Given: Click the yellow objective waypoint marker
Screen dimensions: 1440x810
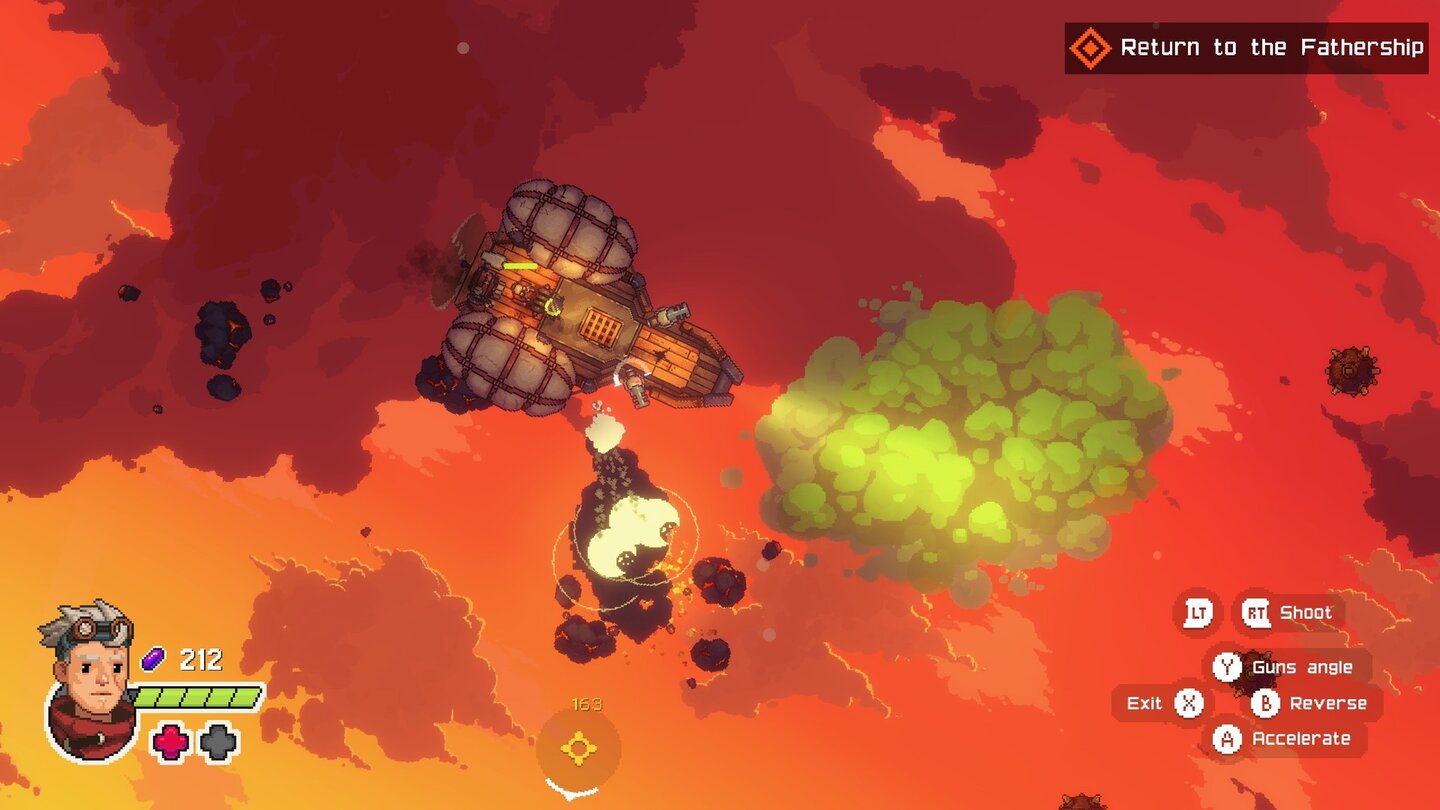Looking at the screenshot, I should (x=578, y=749).
